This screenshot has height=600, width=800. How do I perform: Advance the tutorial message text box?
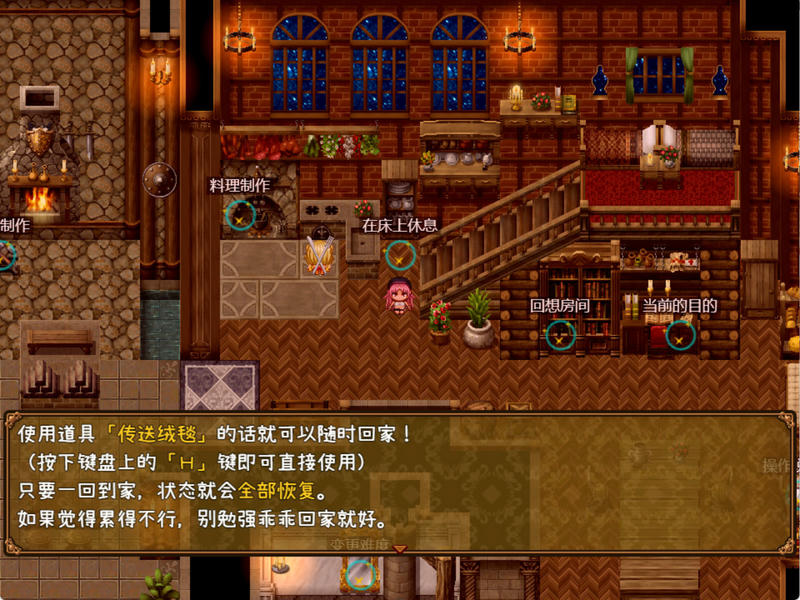point(400,480)
